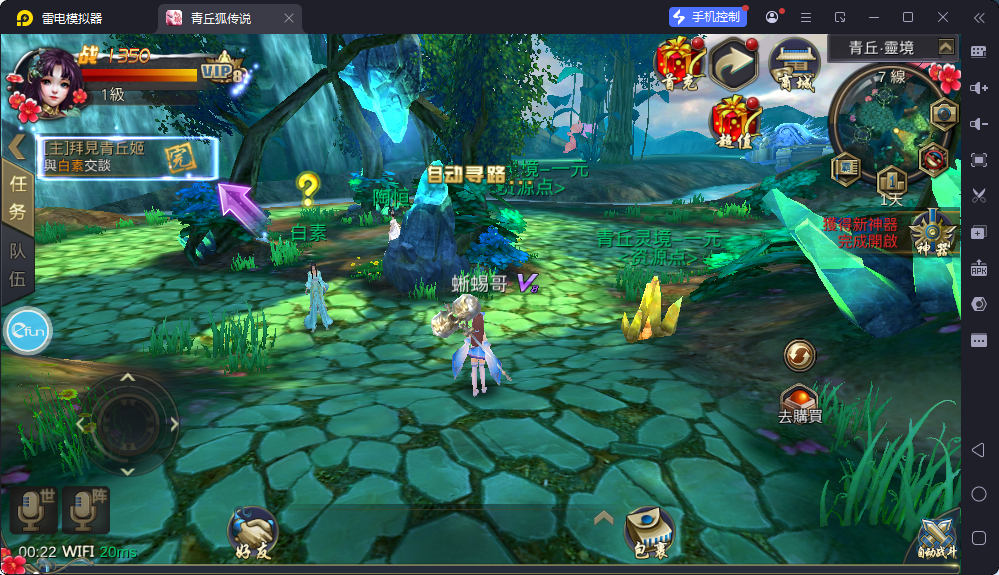Select the 拜見青丘姬 main quest tracker

(x=128, y=157)
